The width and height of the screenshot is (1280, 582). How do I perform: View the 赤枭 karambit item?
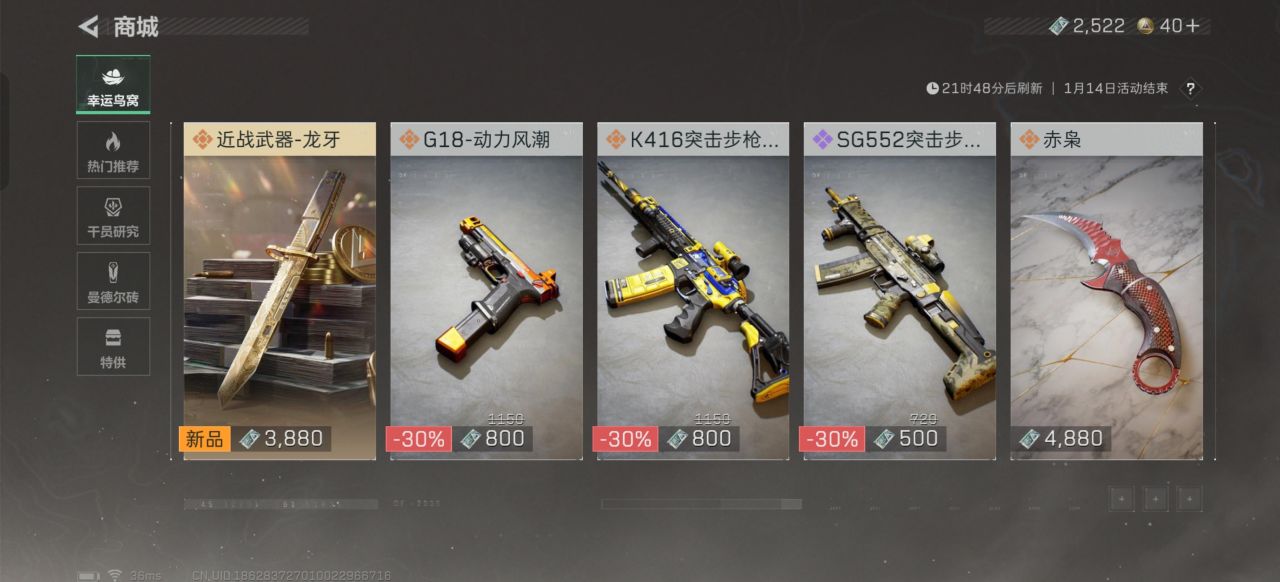point(1106,291)
